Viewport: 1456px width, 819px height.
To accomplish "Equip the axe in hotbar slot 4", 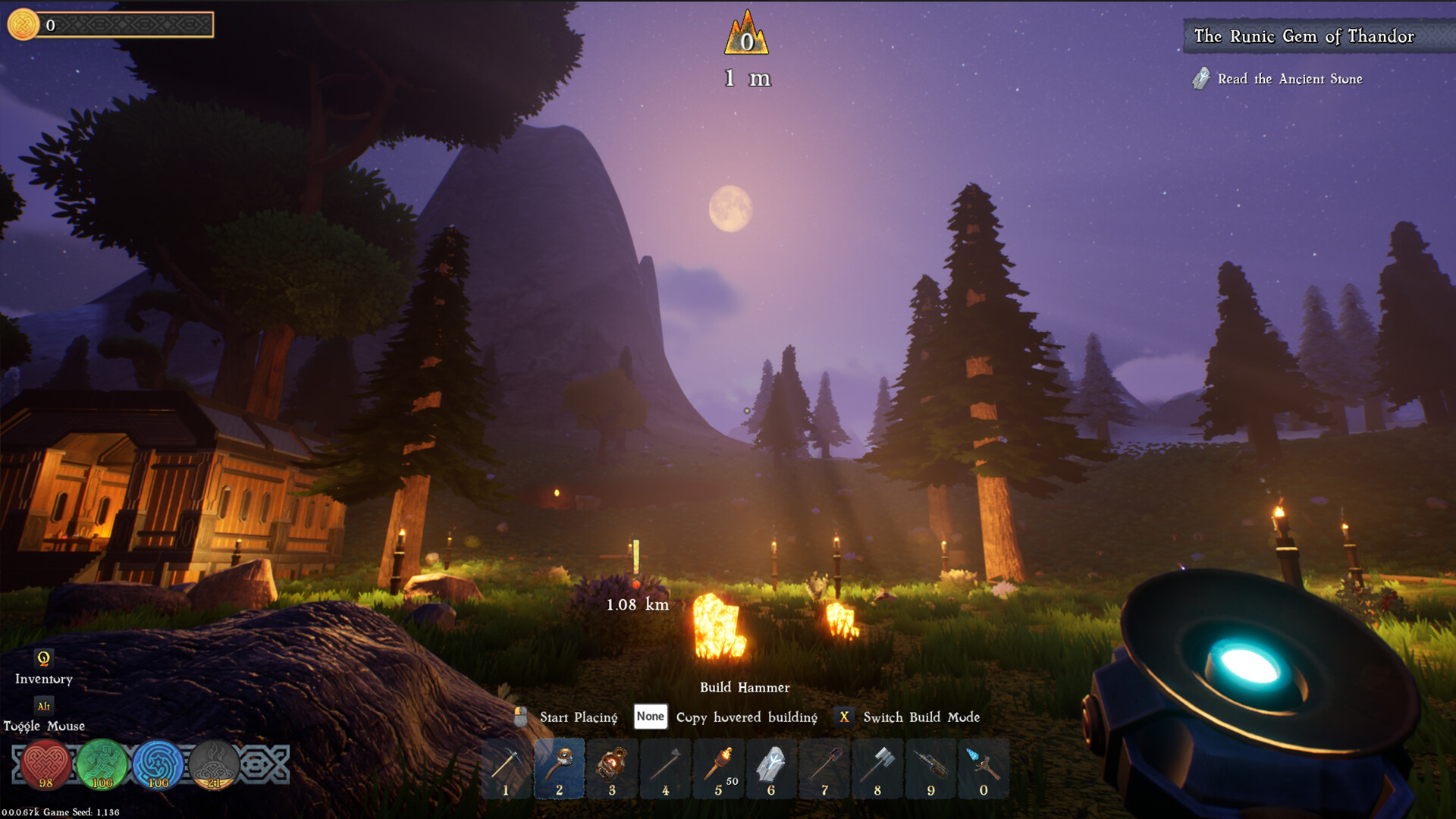I will (x=665, y=767).
